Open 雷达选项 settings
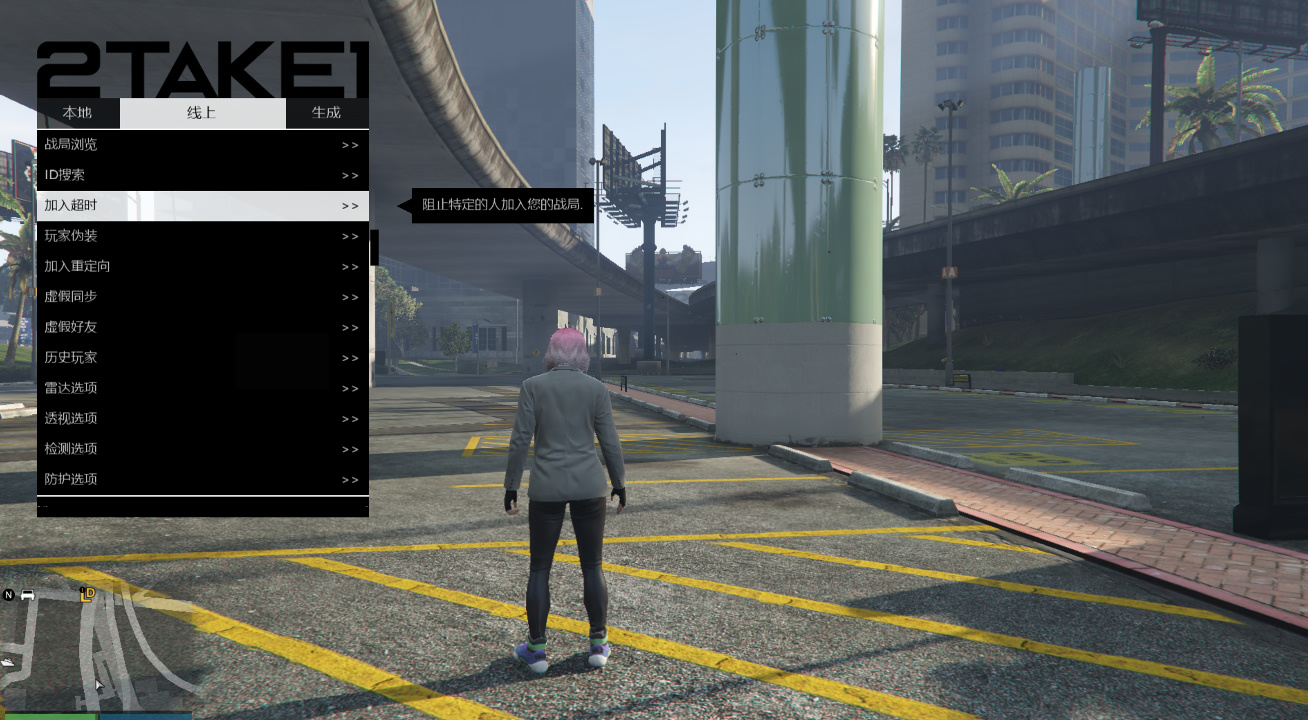Viewport: 1308px width, 720px height. tap(202, 388)
